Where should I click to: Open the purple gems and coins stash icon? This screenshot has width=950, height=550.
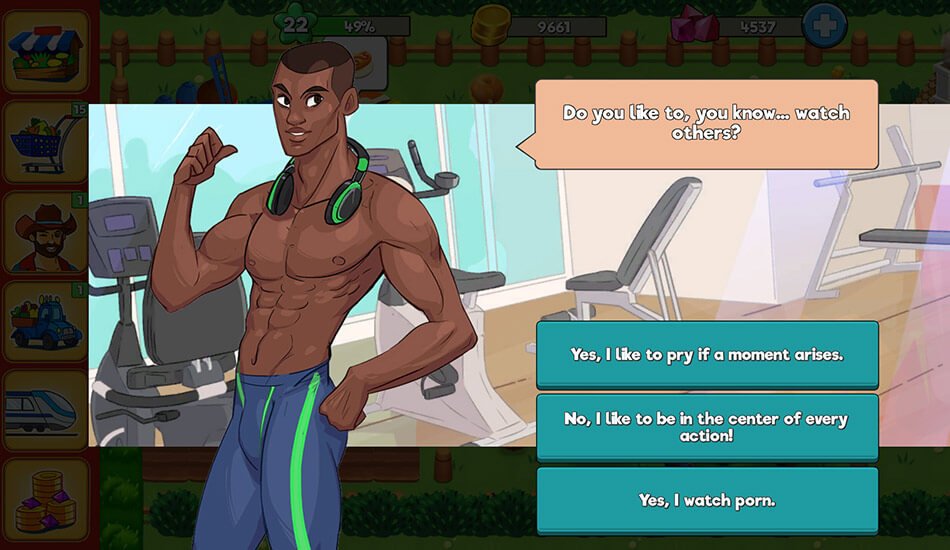(x=46, y=498)
